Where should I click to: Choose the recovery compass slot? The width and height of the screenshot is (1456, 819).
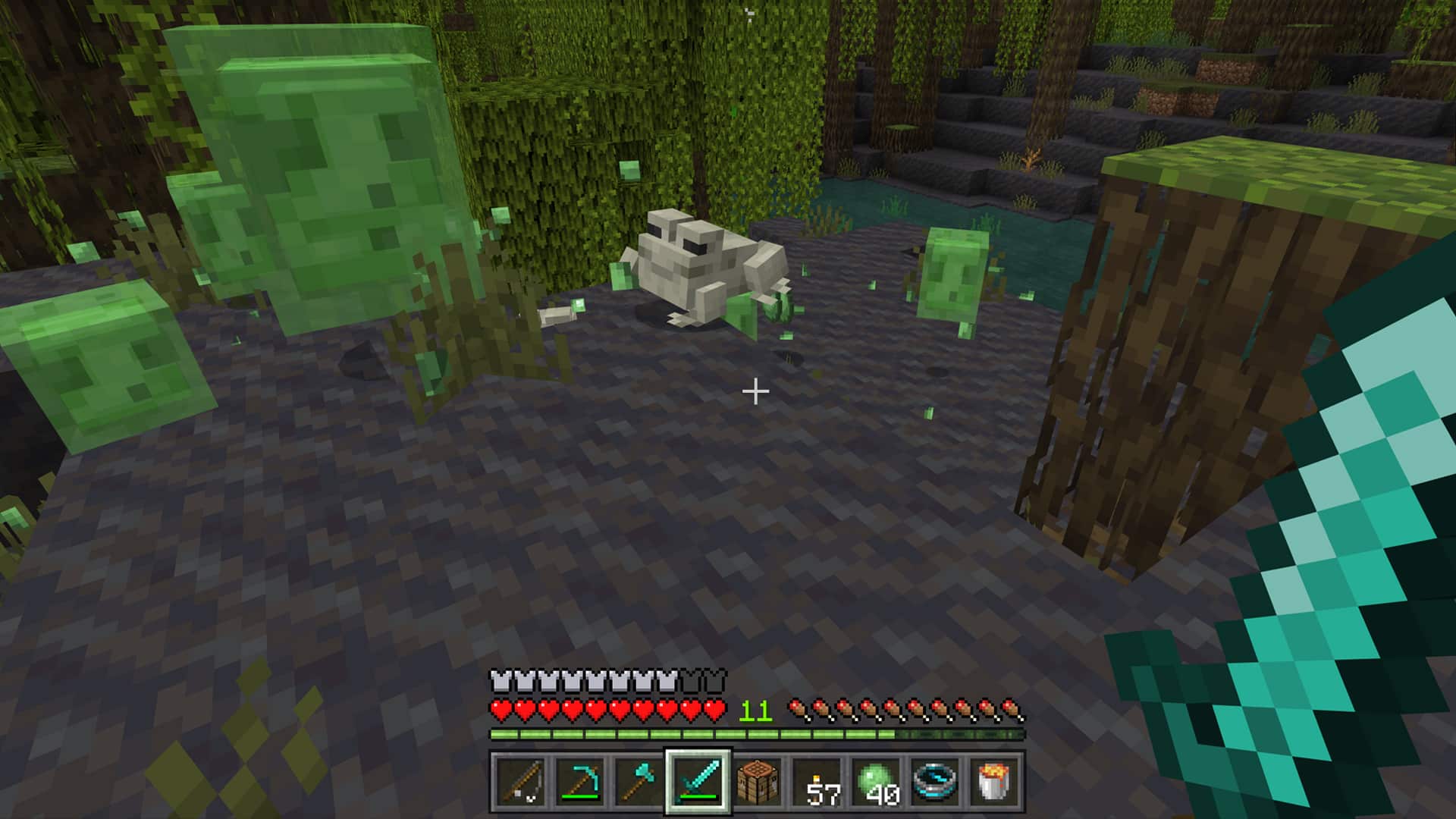(x=935, y=780)
